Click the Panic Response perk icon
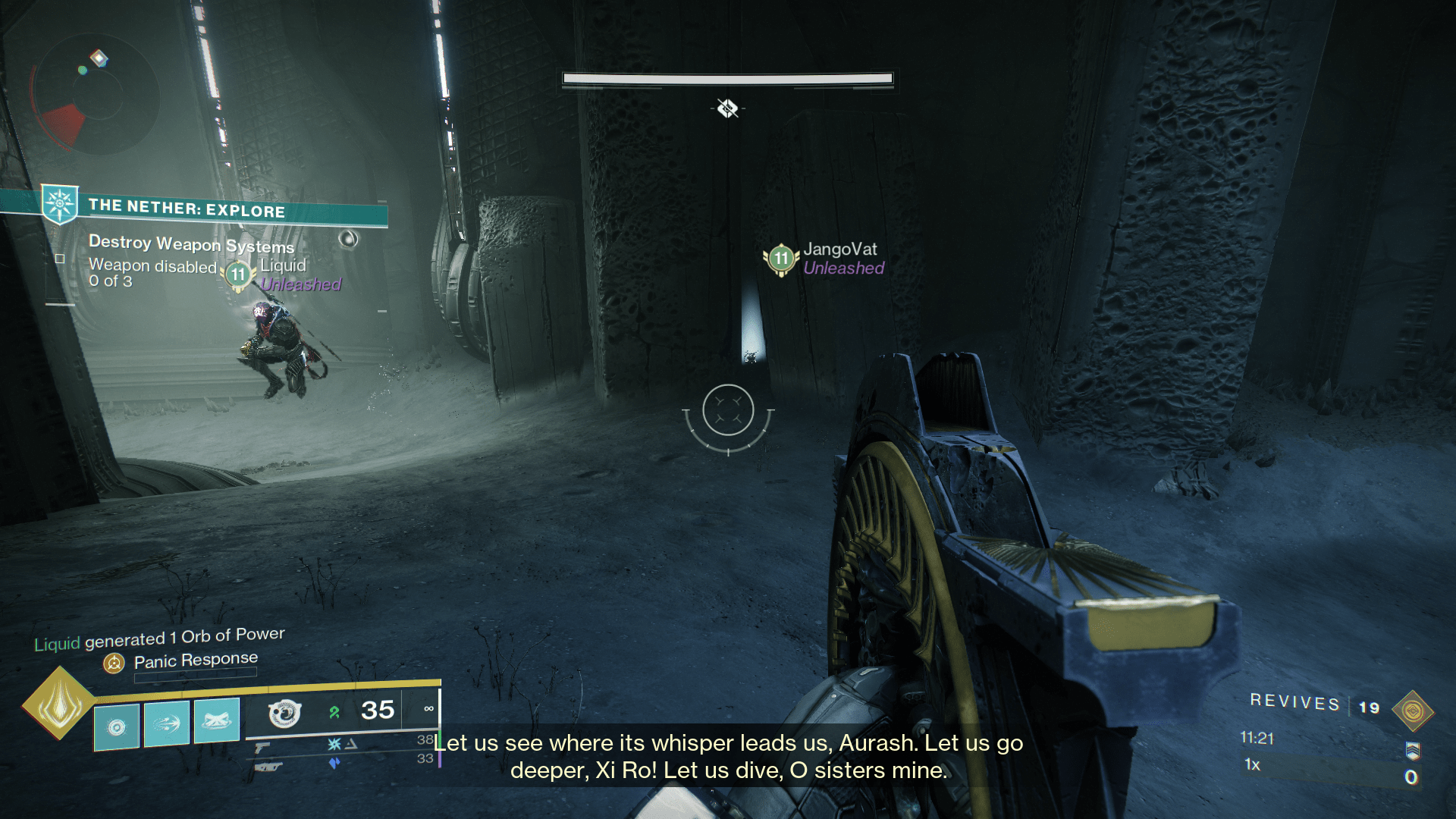 115,662
